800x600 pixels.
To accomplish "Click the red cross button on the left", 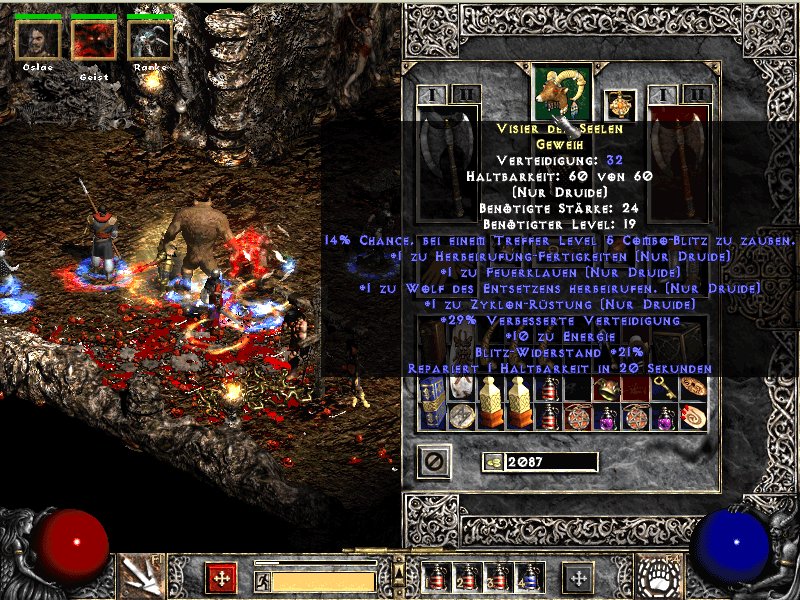I will click(x=220, y=578).
